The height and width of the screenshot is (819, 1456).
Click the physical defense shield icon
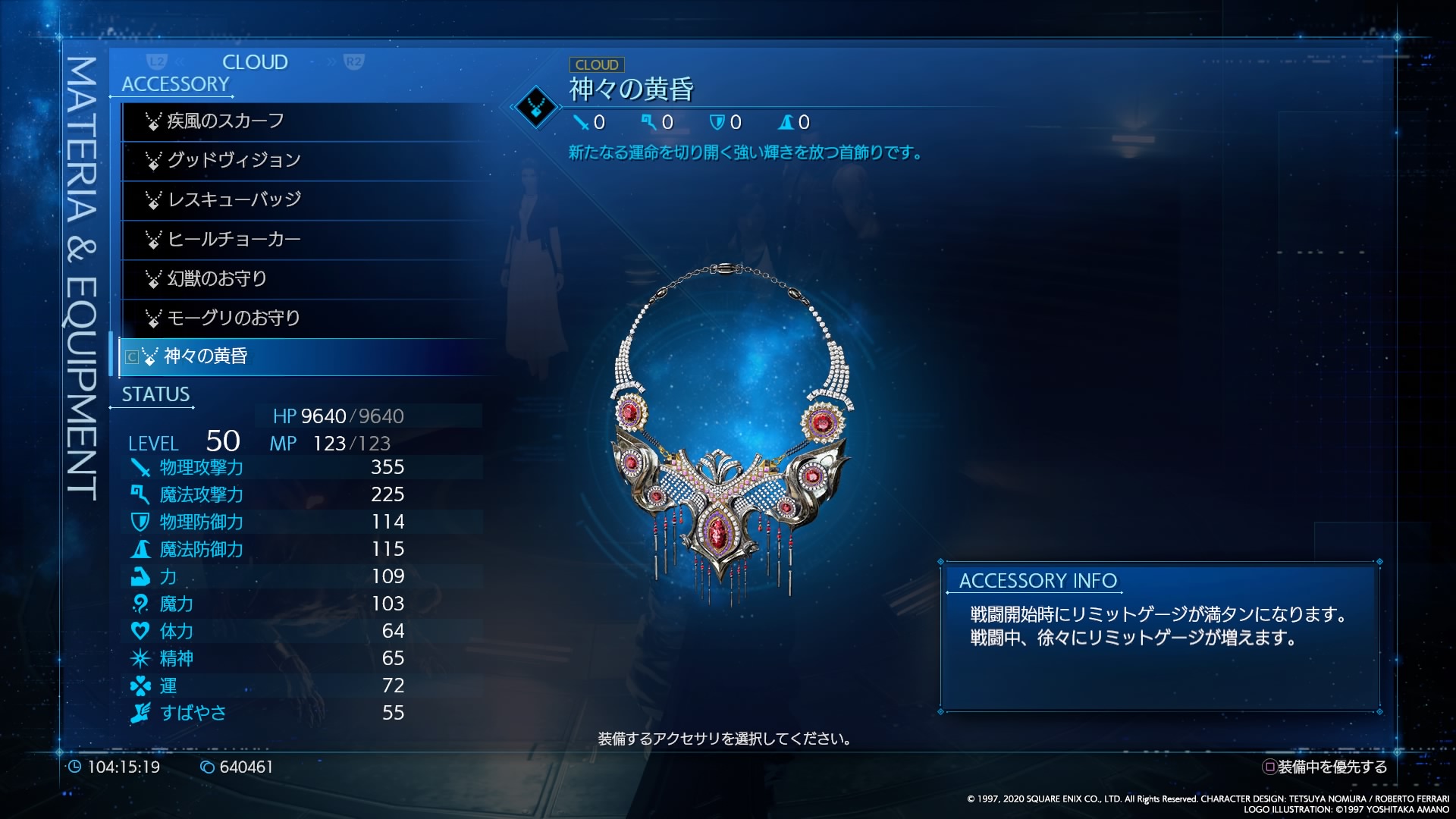[141, 522]
